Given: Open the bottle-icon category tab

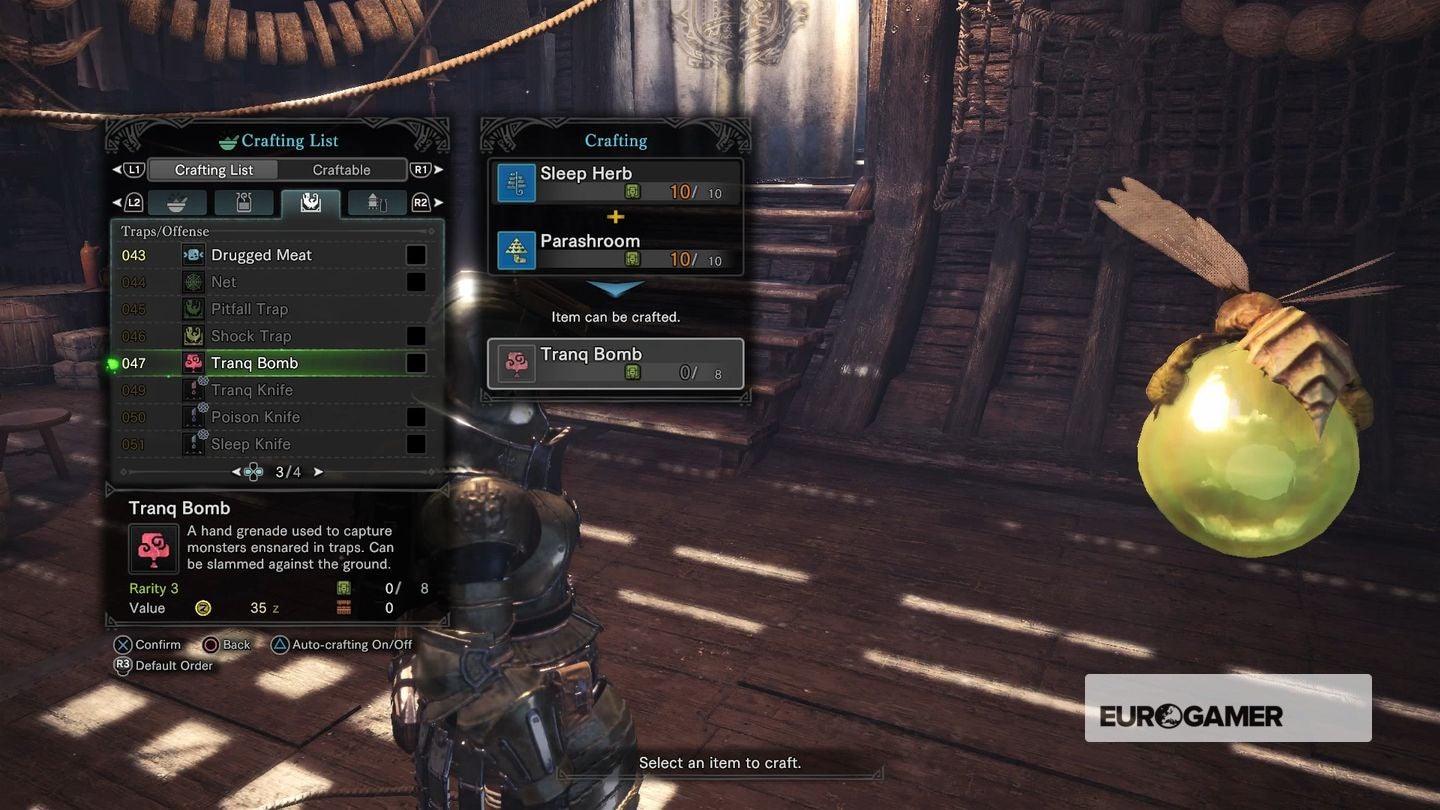Looking at the screenshot, I should pos(243,203).
